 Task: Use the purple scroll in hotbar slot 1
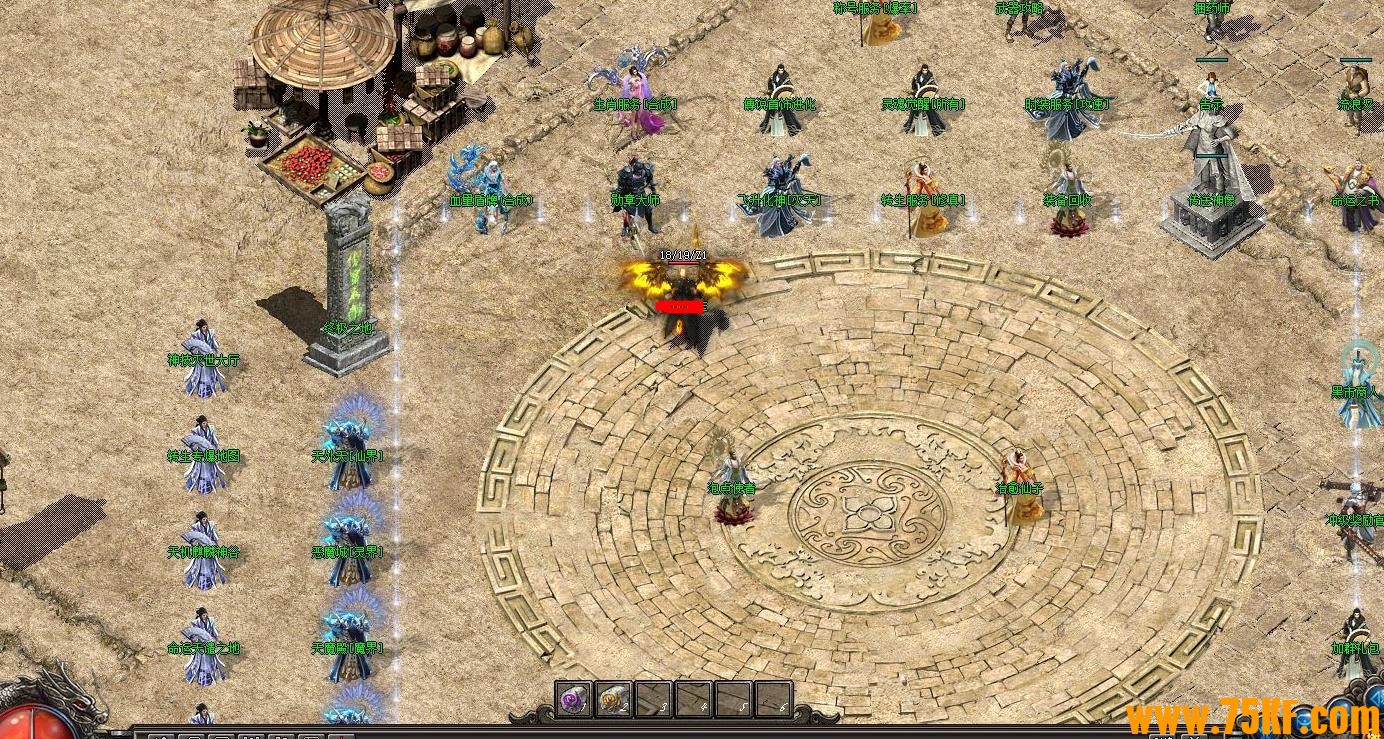[x=574, y=700]
